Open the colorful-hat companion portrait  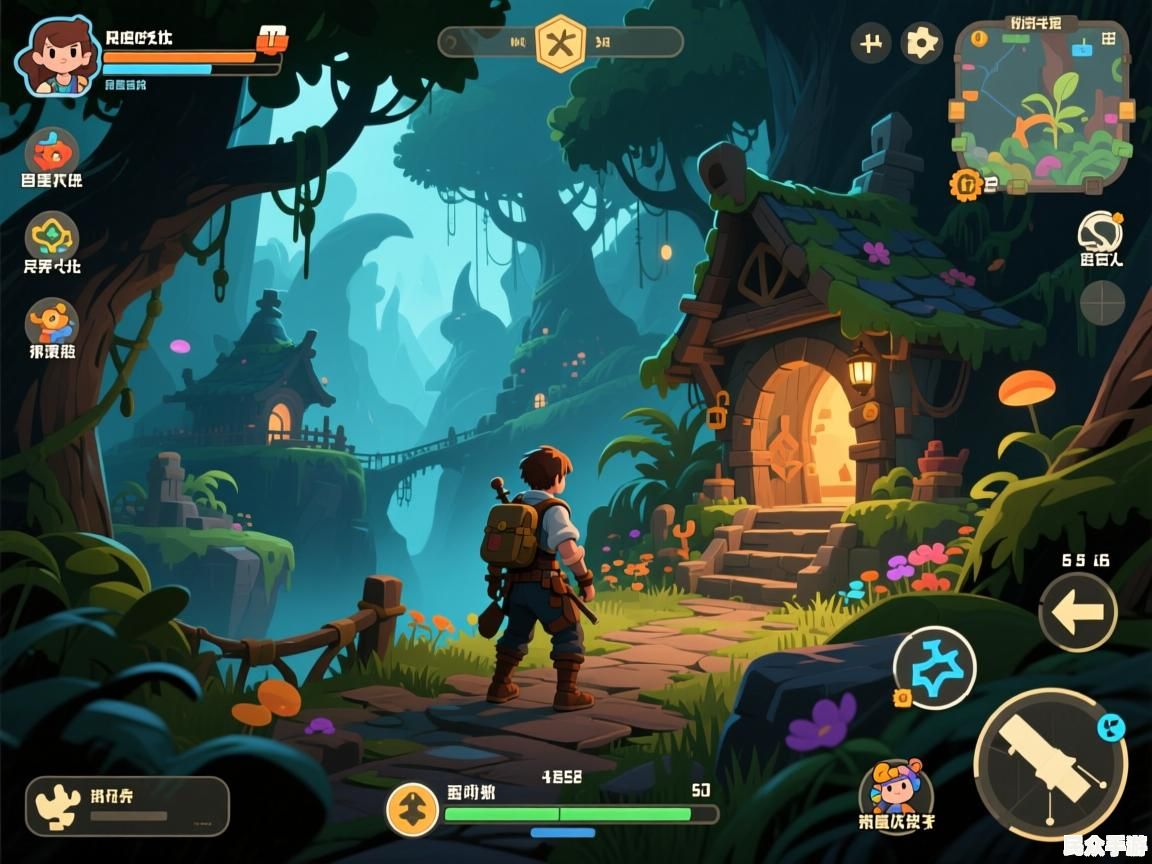point(896,790)
